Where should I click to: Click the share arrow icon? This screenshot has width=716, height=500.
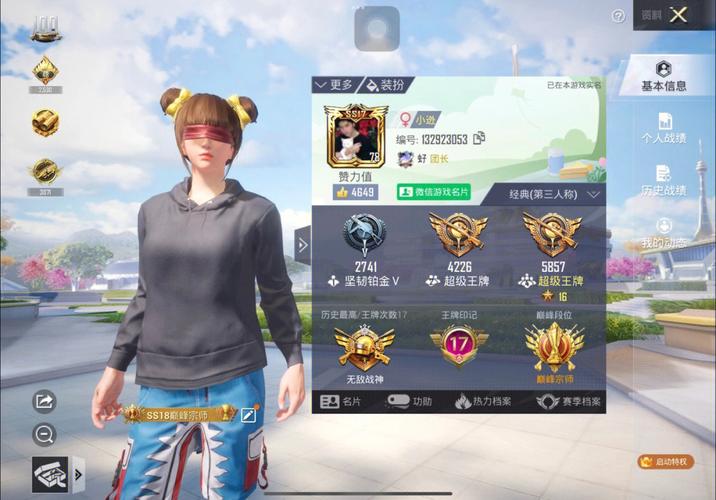(x=44, y=401)
